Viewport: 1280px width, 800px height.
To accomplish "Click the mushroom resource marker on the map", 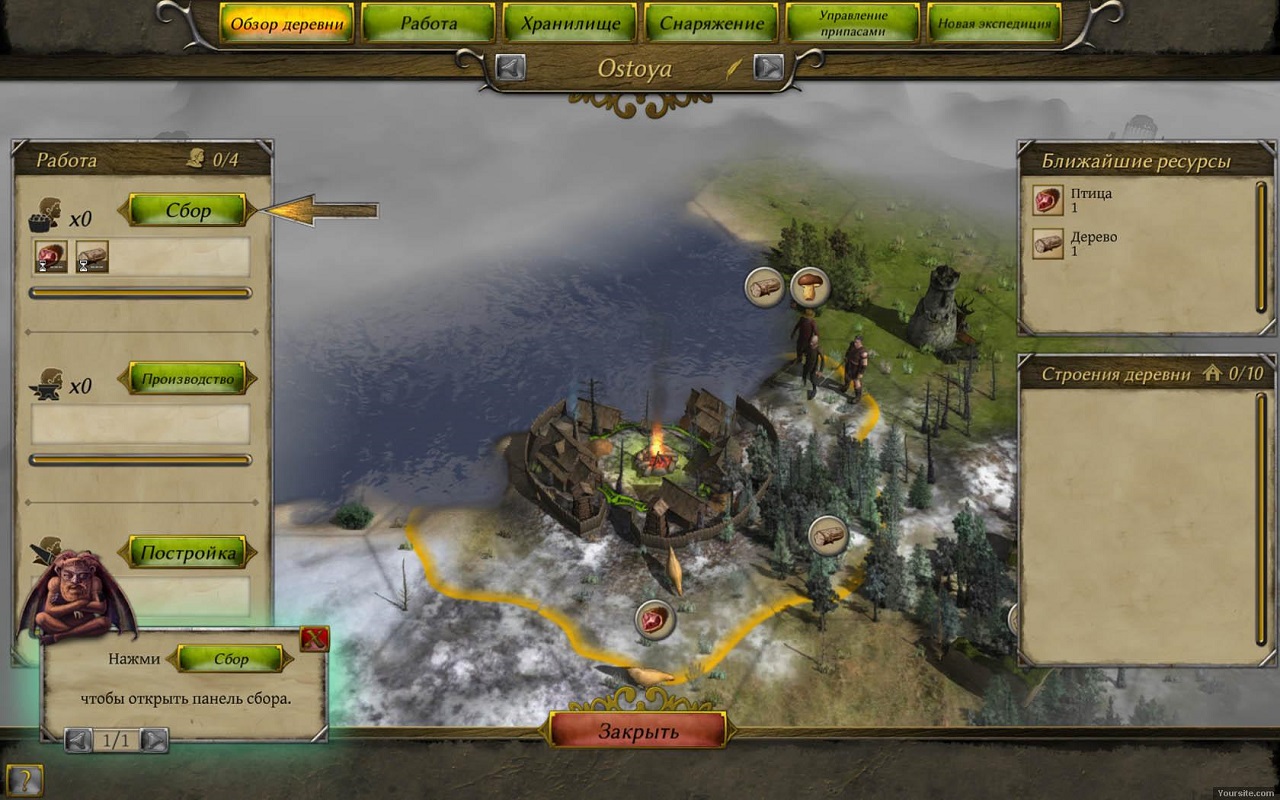I will point(810,287).
